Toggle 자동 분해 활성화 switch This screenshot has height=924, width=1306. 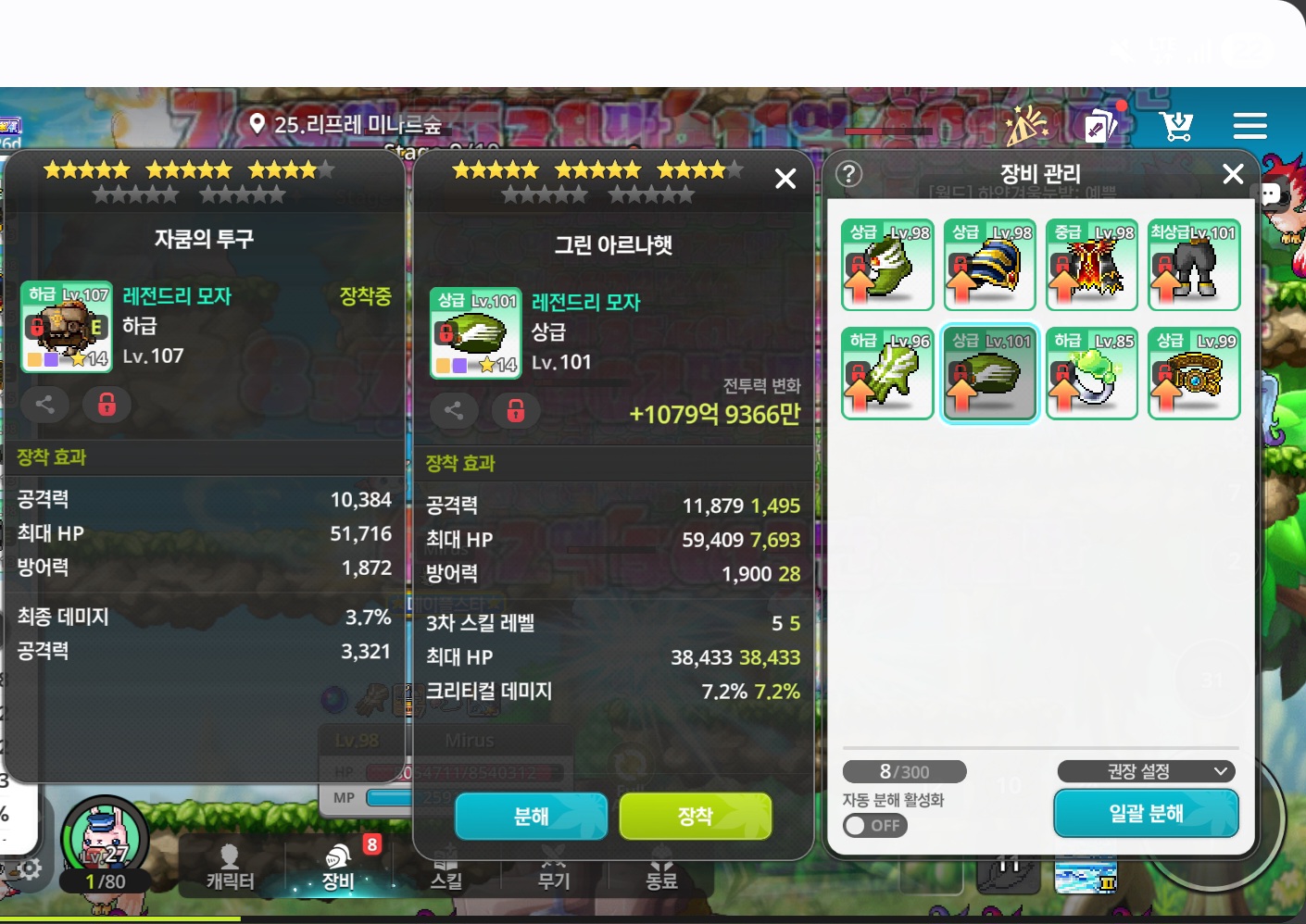[874, 825]
